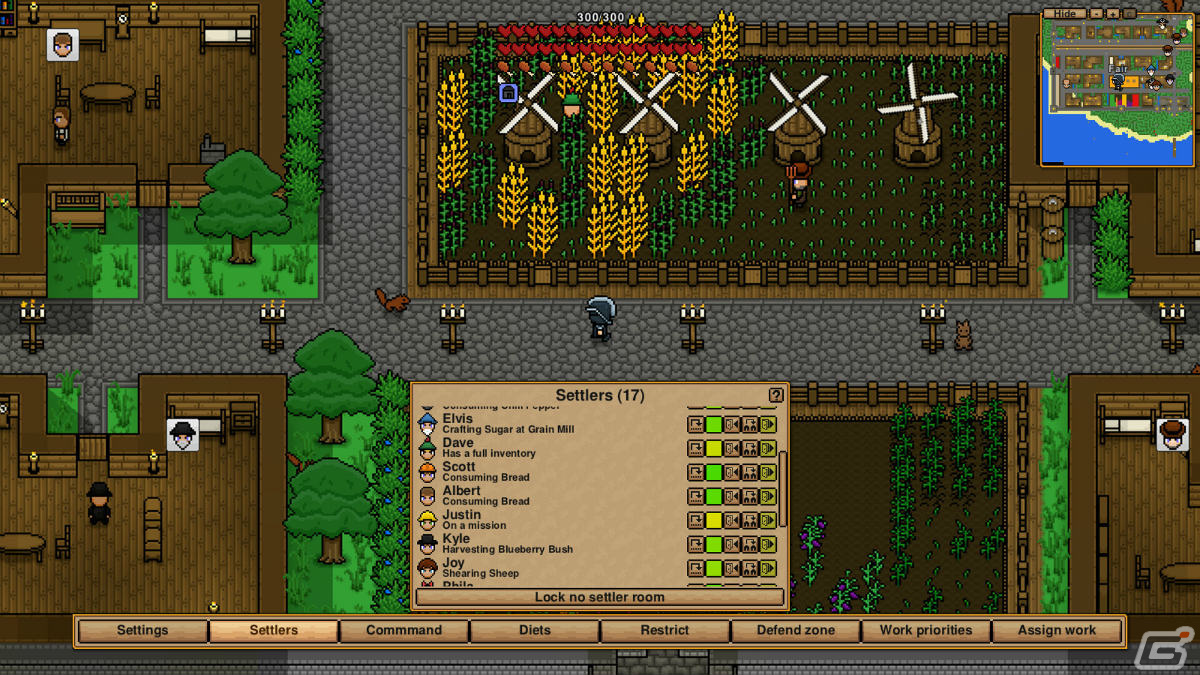Choose the Defend zone tab
The image size is (1200, 675).
coord(796,631)
